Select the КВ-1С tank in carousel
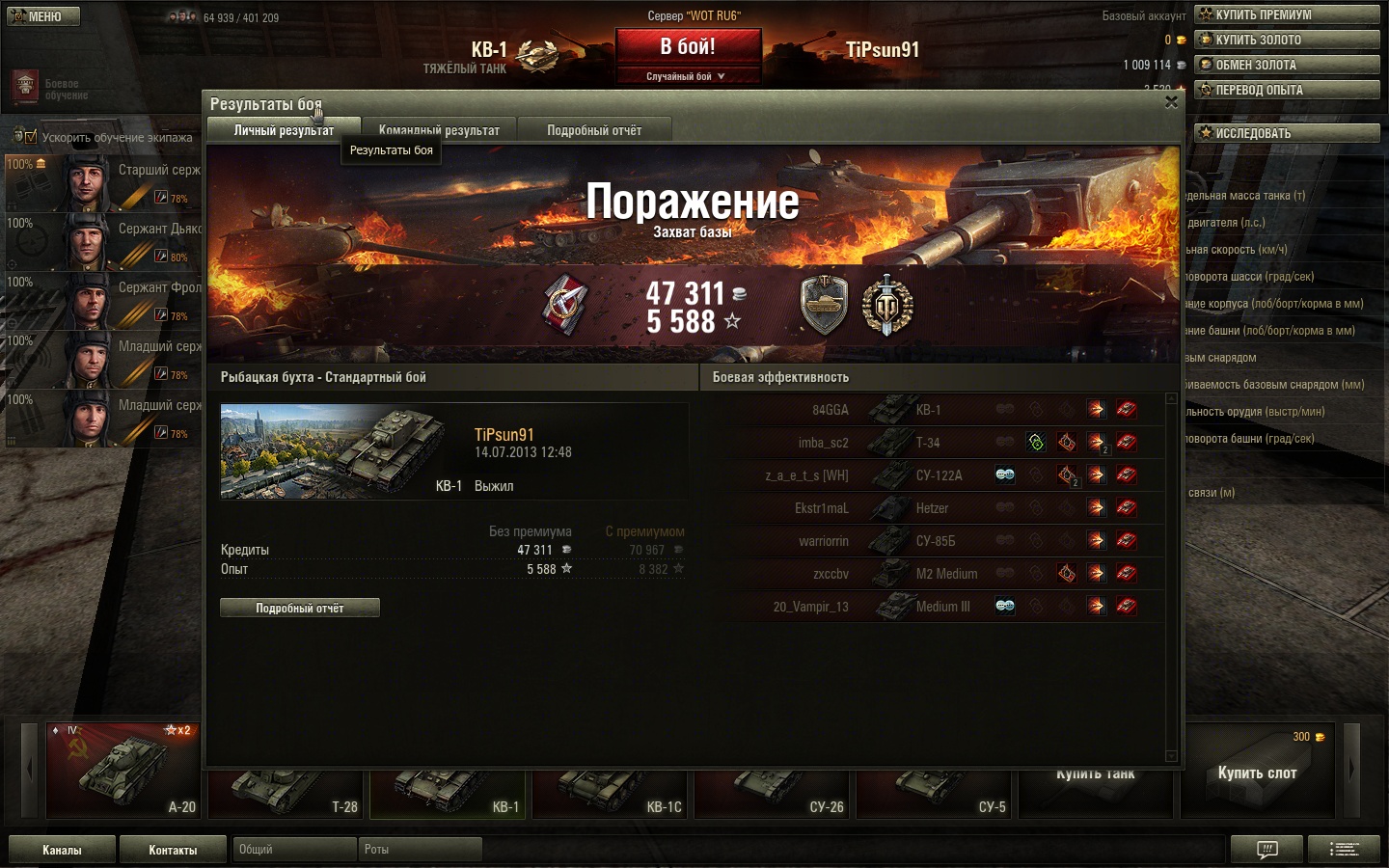Screen dimensions: 1389x868 coord(611,793)
